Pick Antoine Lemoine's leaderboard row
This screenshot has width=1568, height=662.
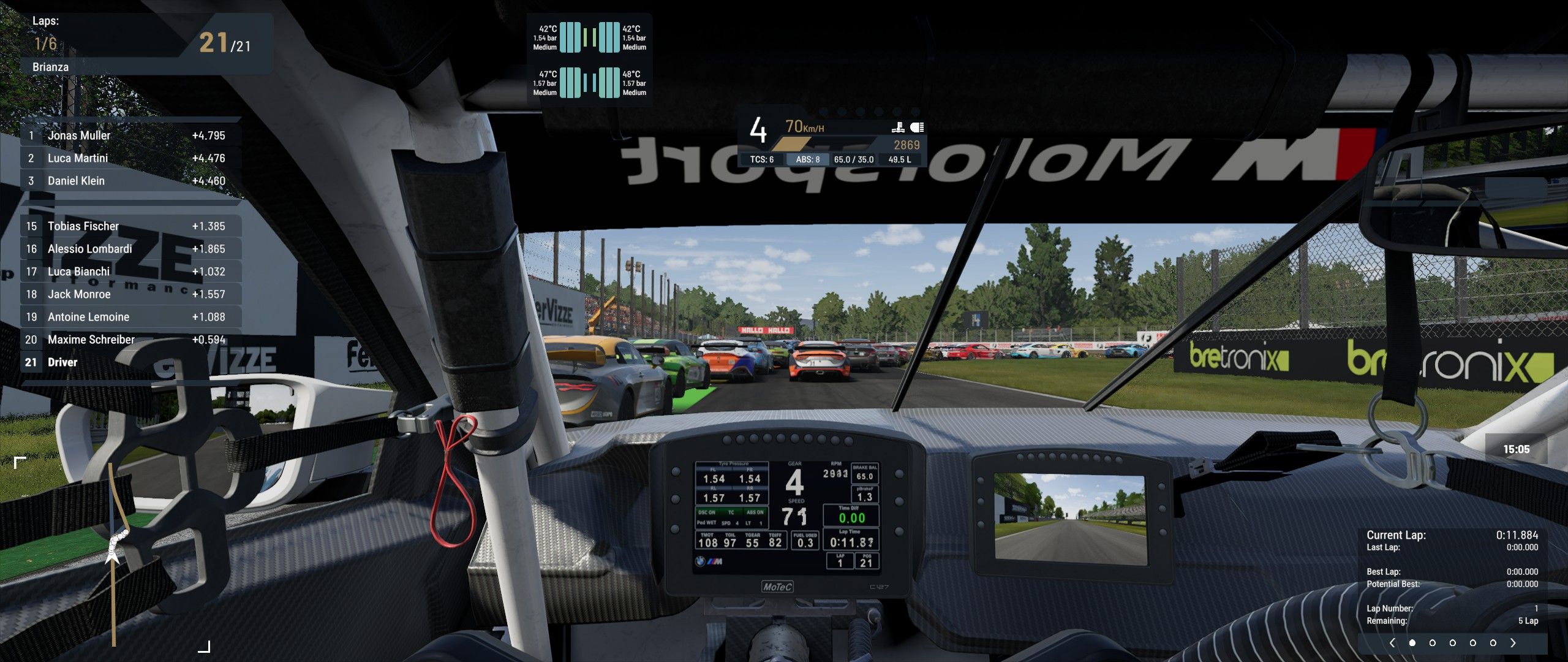[130, 317]
